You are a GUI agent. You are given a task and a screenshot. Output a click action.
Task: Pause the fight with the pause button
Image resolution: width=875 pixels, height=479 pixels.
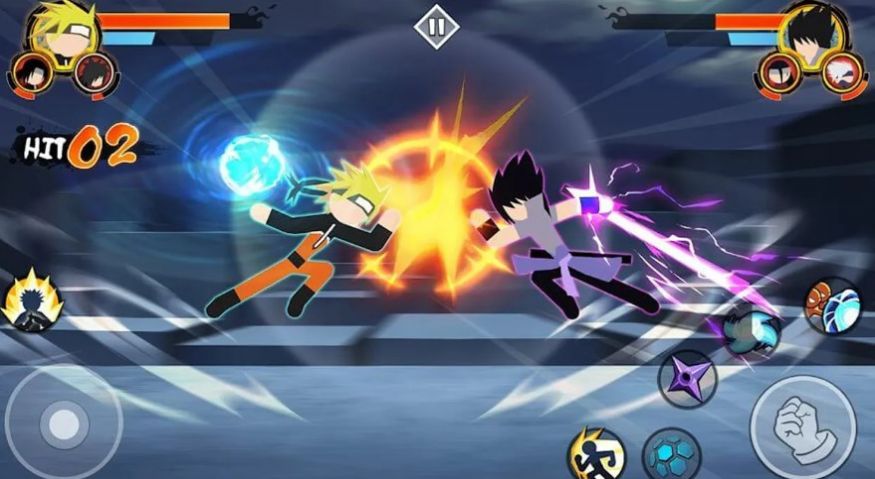(x=436, y=28)
